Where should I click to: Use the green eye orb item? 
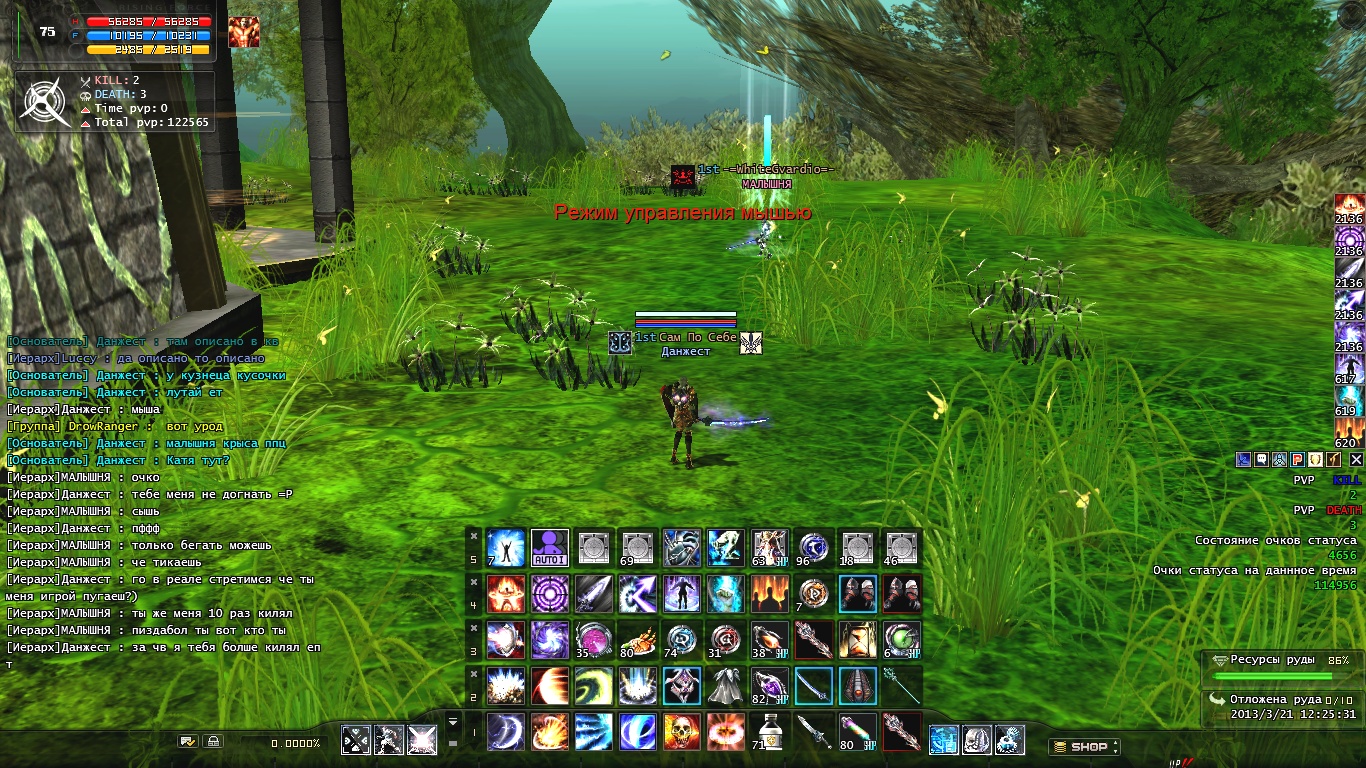click(902, 640)
